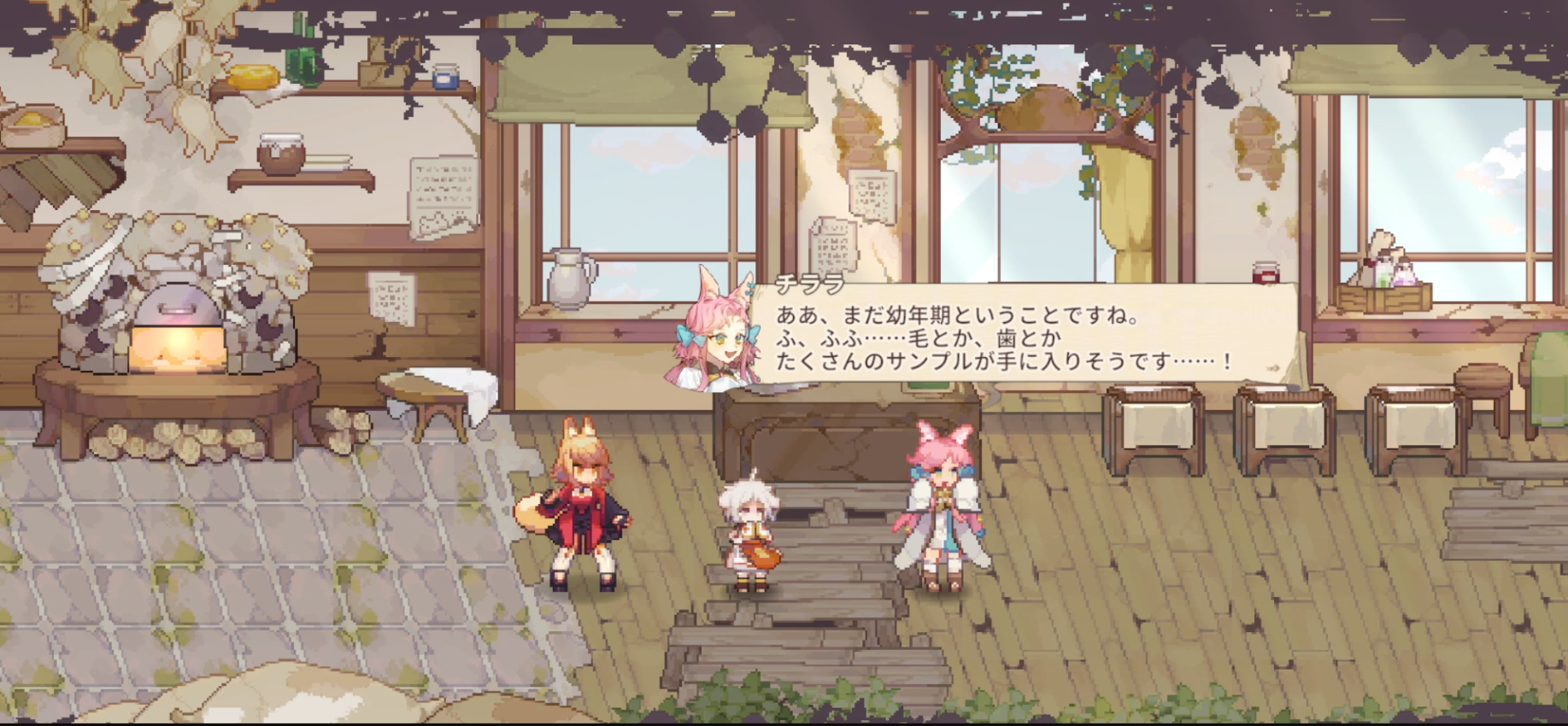Click the yellow cheese wheel on the shelf
The image size is (1568, 726).
point(254,75)
